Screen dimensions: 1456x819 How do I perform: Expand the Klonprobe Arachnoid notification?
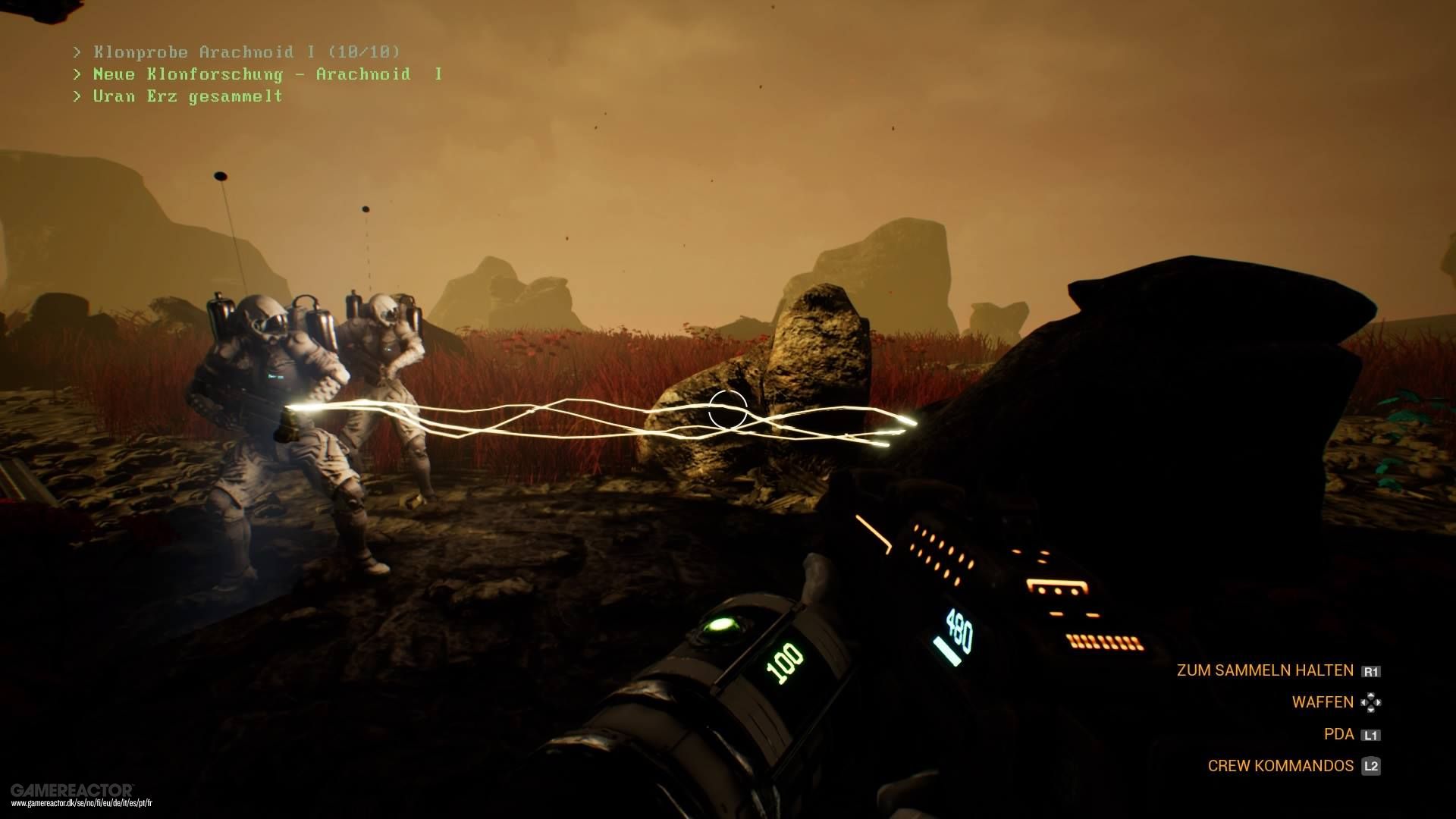[x=235, y=52]
